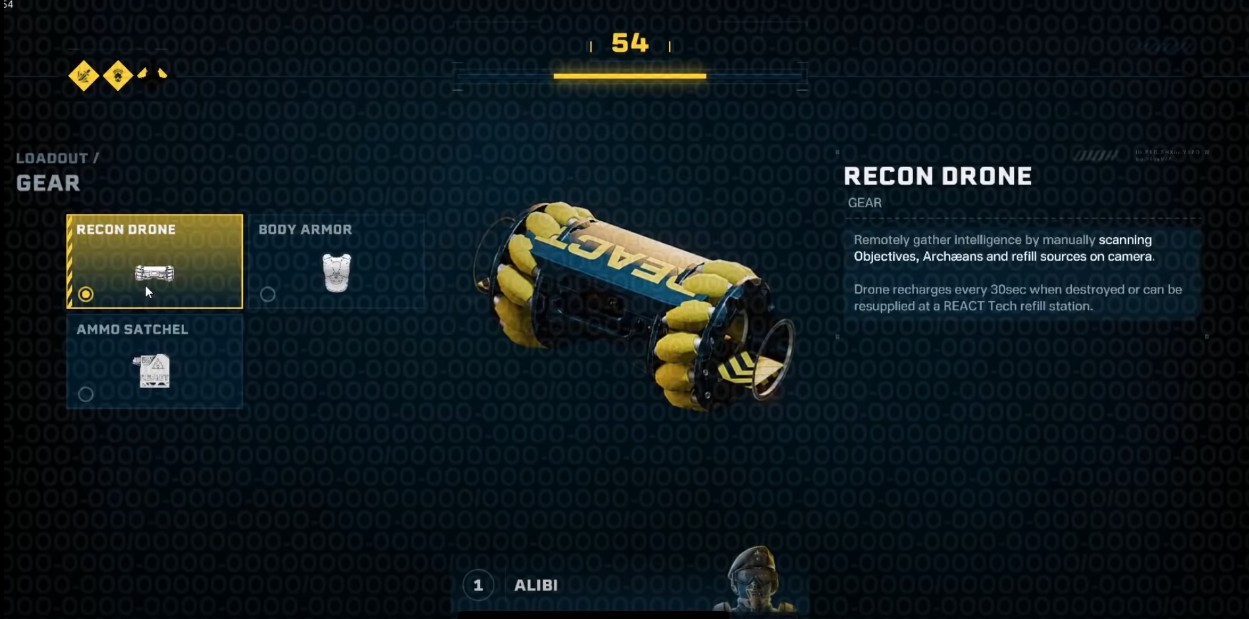Screen dimensions: 1249x619
Task: Choose the Body Armor gear option
Action: 336,261
